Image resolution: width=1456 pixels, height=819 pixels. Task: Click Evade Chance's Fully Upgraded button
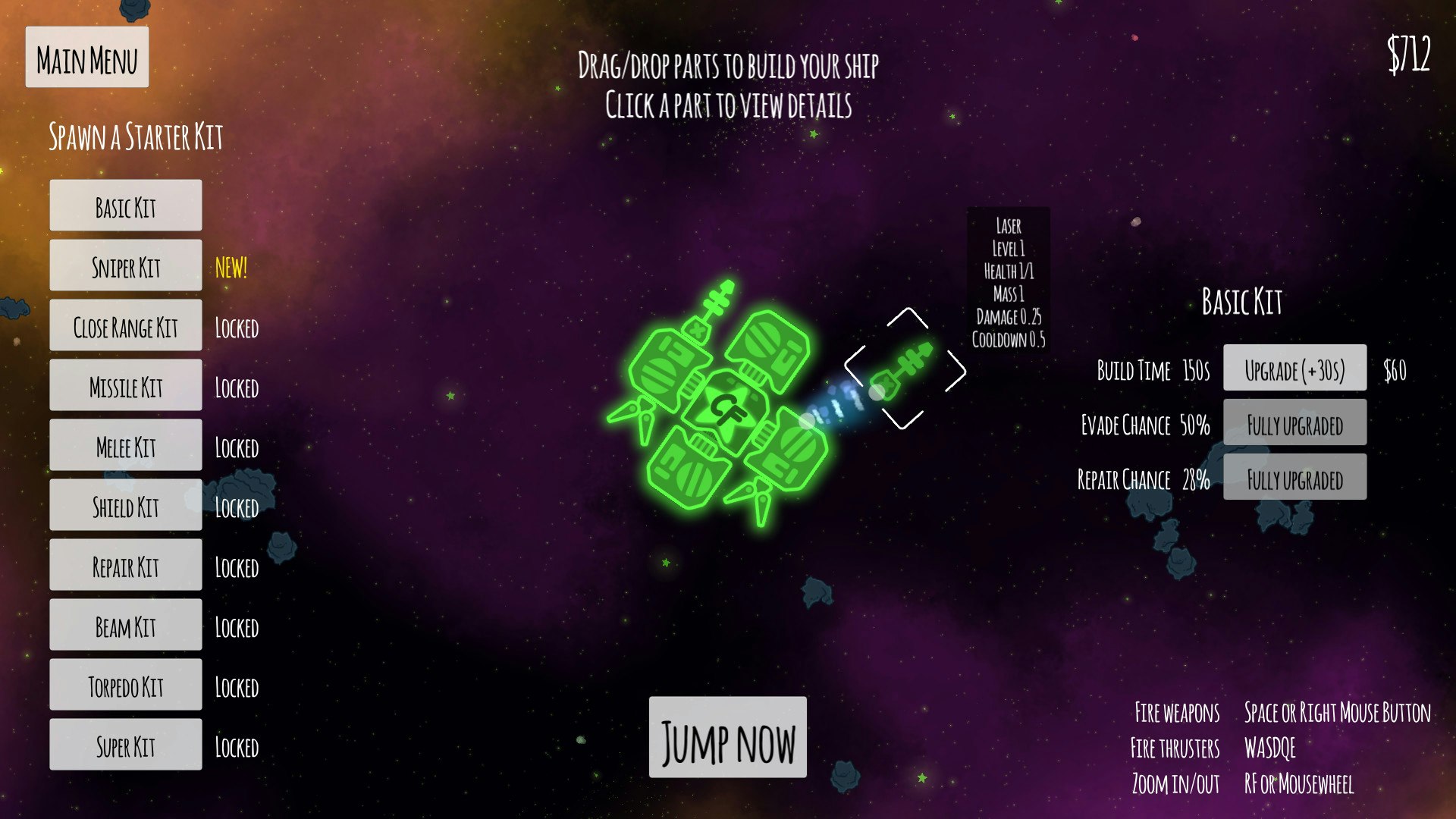point(1294,423)
